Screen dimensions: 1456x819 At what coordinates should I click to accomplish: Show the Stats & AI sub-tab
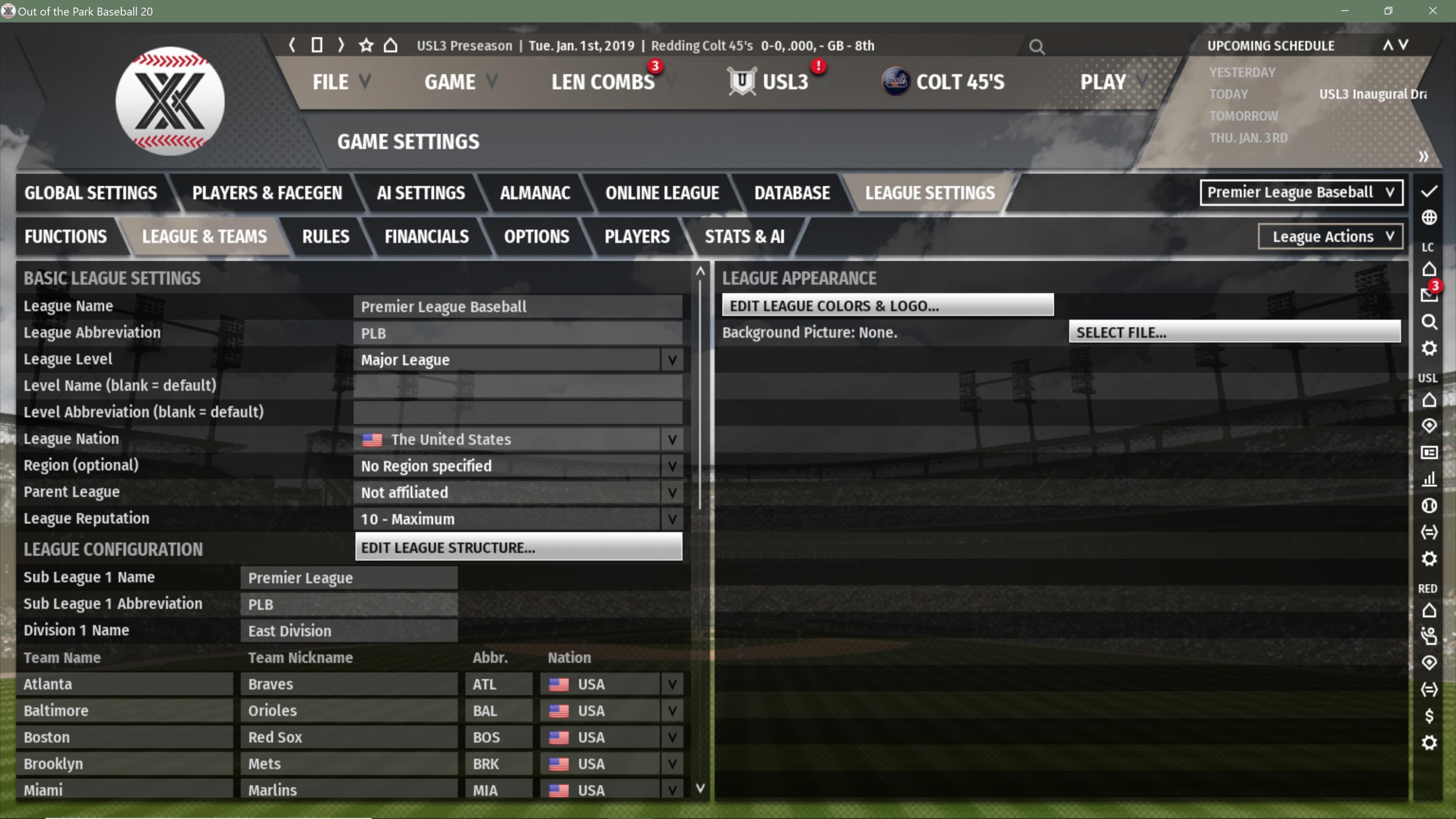[x=744, y=237]
